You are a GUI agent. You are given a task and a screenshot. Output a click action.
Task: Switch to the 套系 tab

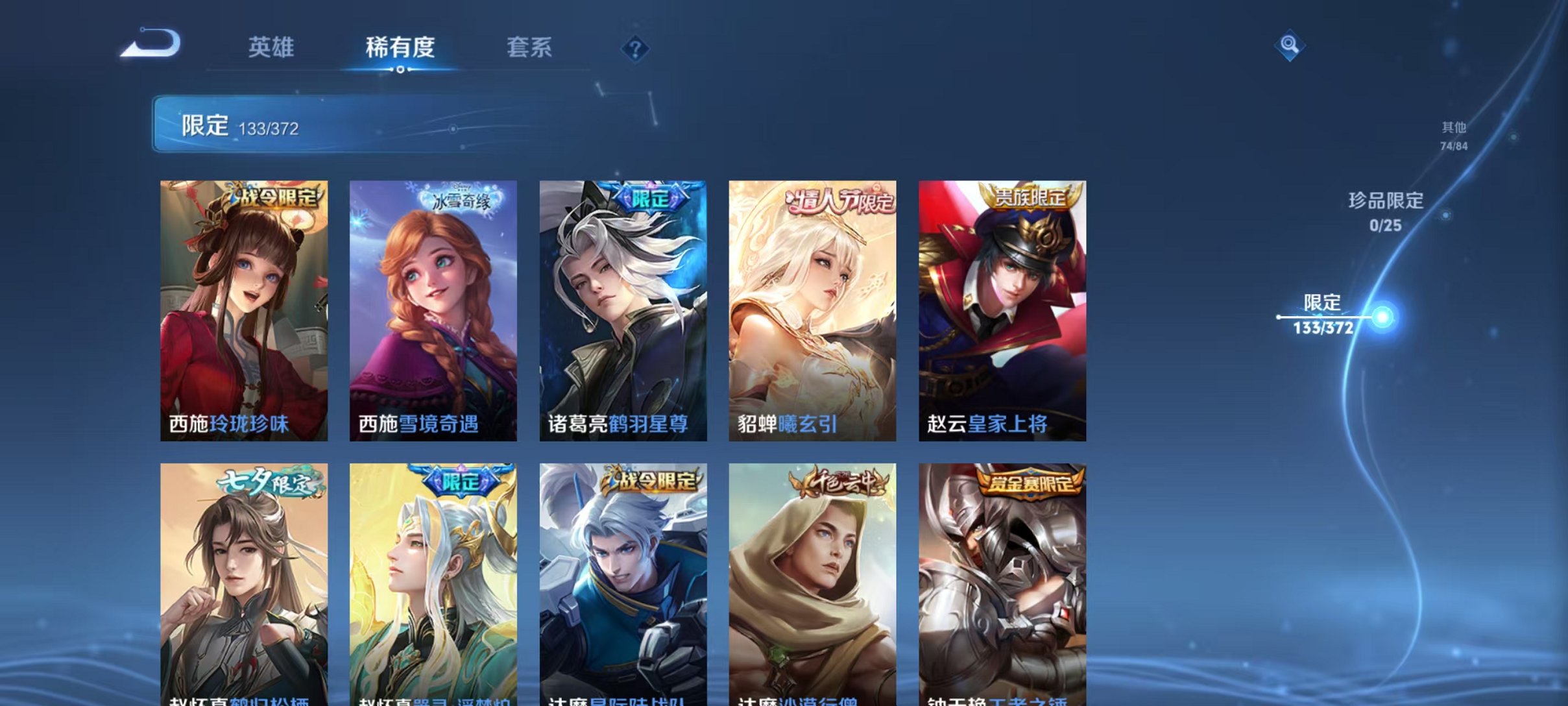point(529,47)
